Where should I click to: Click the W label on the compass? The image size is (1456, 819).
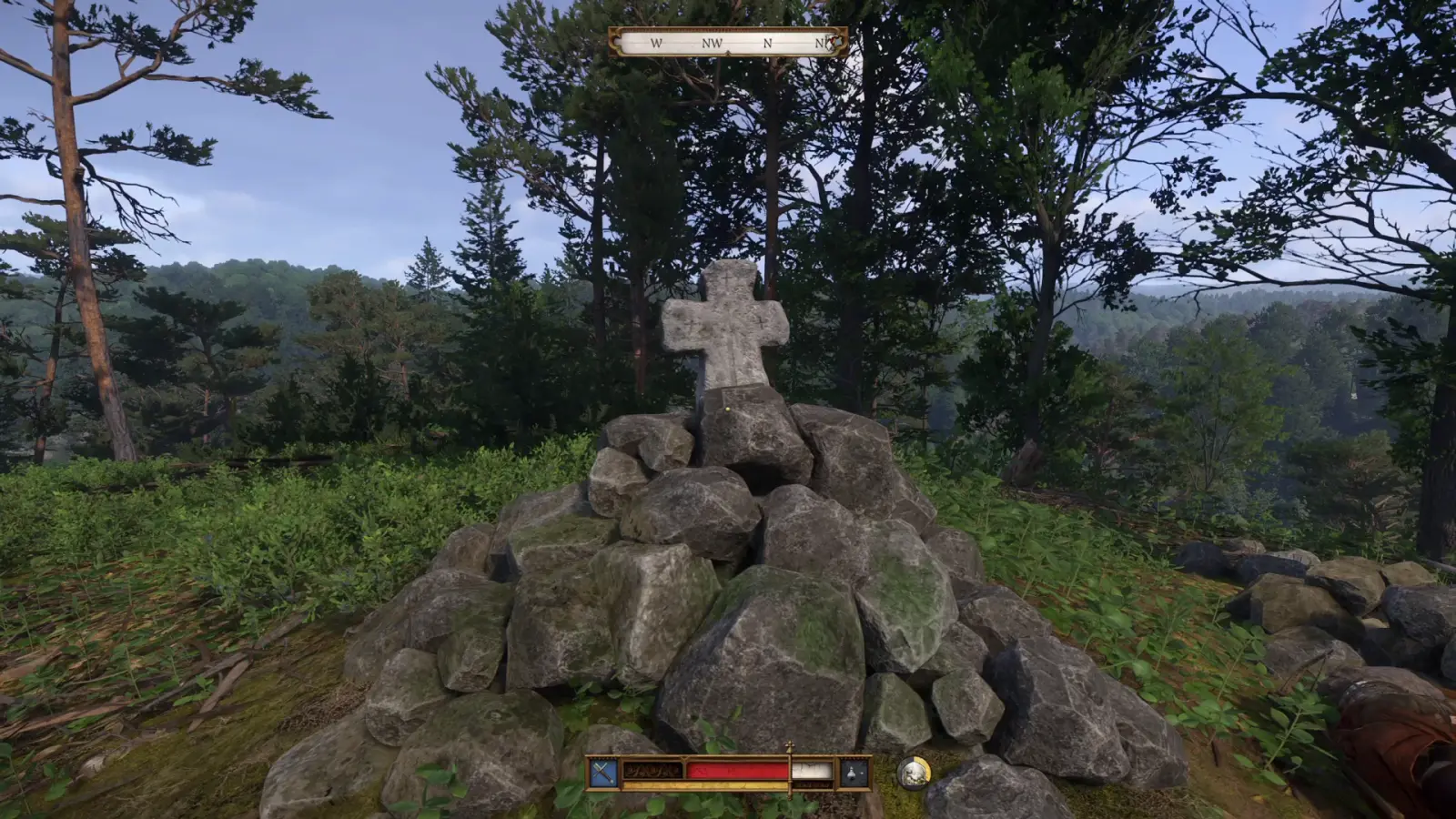coord(656,43)
